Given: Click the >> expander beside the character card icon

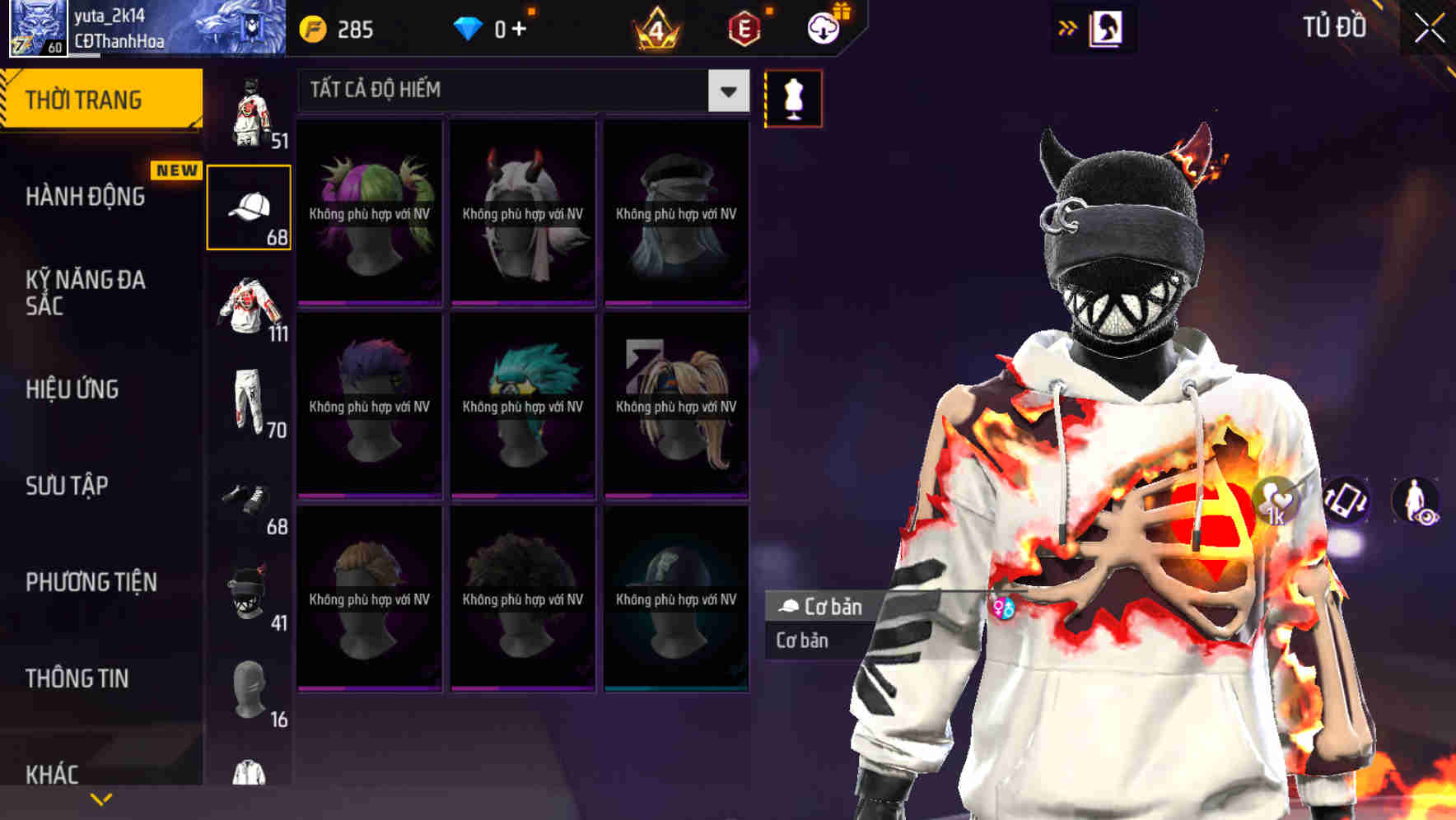Looking at the screenshot, I should pos(1069,27).
